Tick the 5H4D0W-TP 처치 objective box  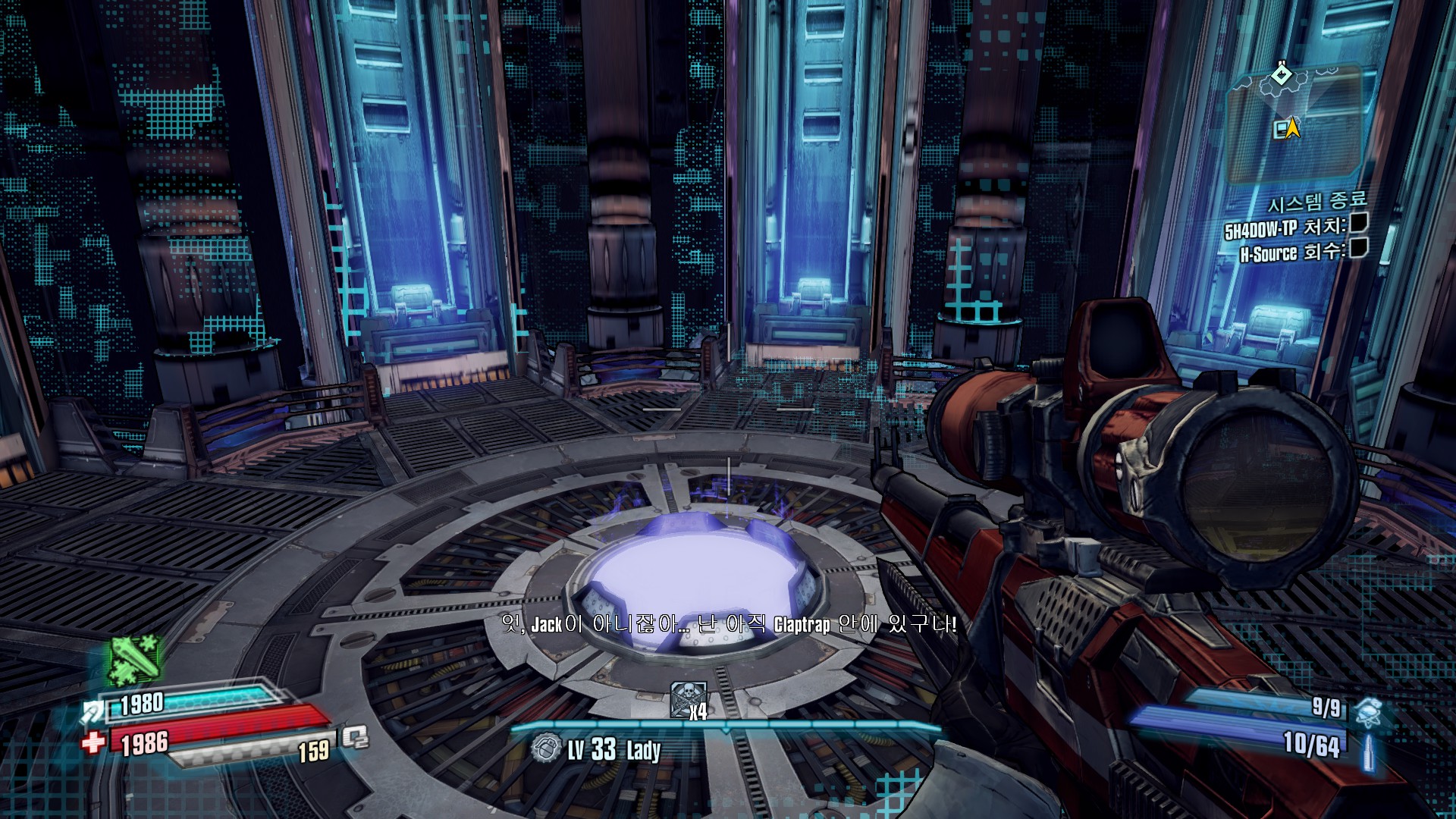pyautogui.click(x=1359, y=223)
